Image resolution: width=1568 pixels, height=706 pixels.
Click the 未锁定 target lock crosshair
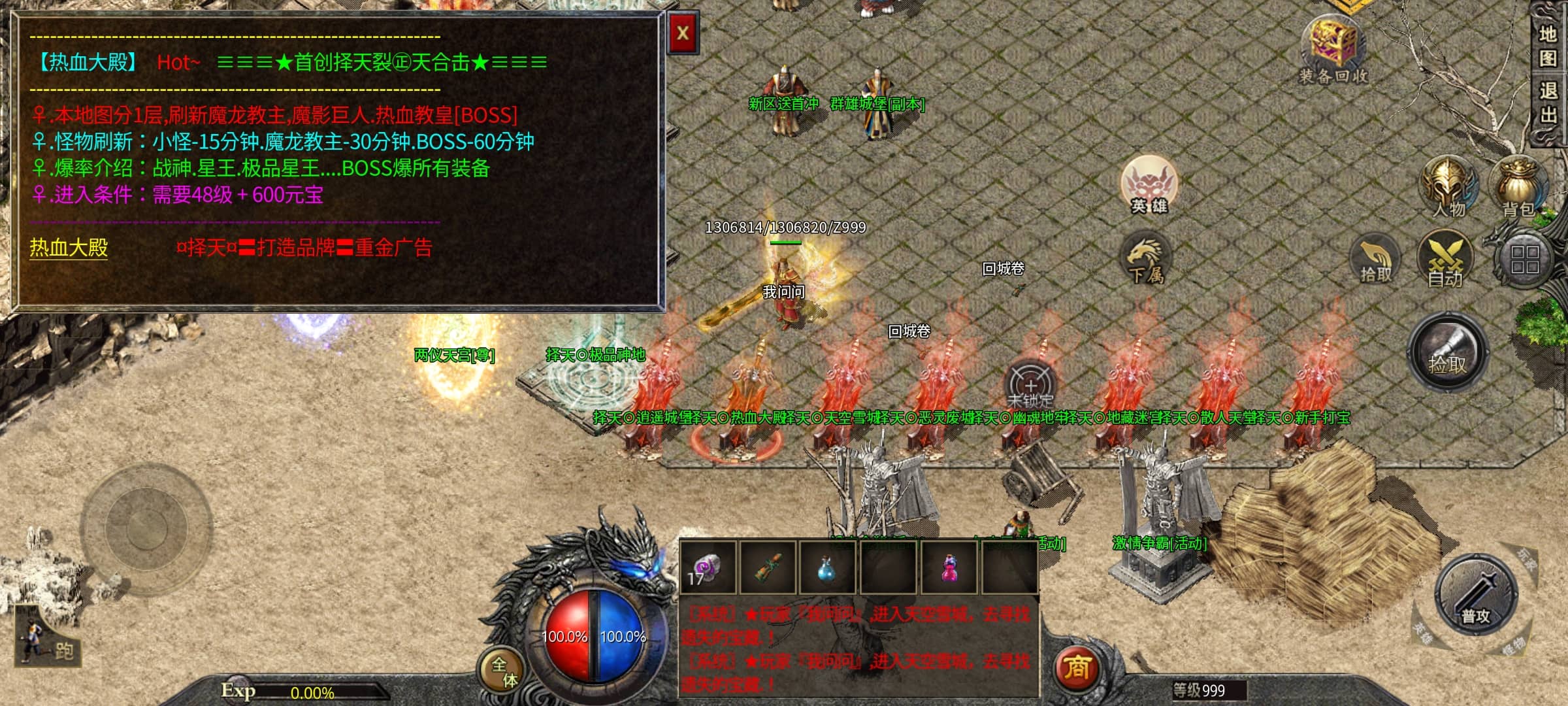[x=1030, y=385]
